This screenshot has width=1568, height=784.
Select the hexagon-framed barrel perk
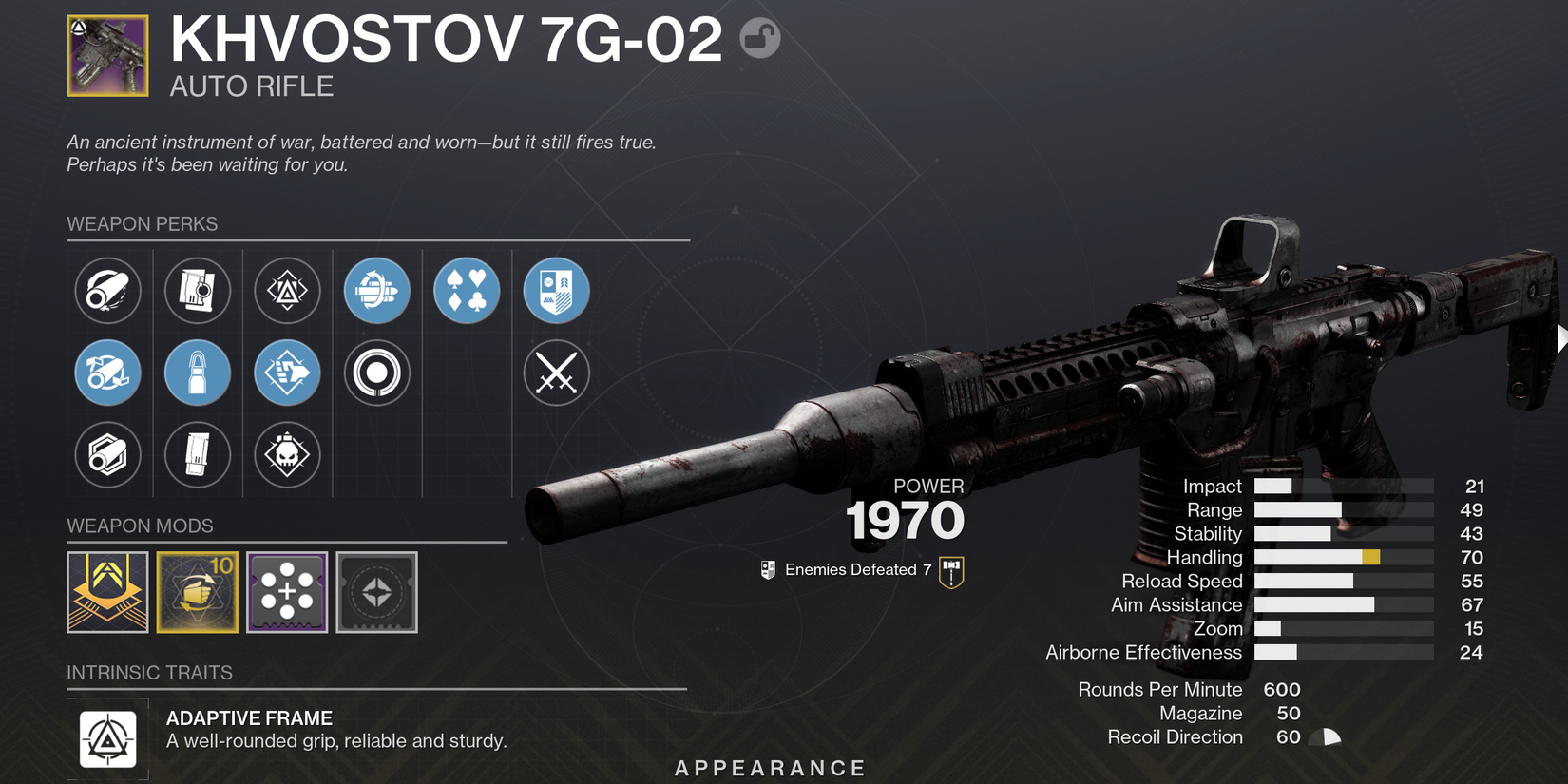tap(107, 454)
